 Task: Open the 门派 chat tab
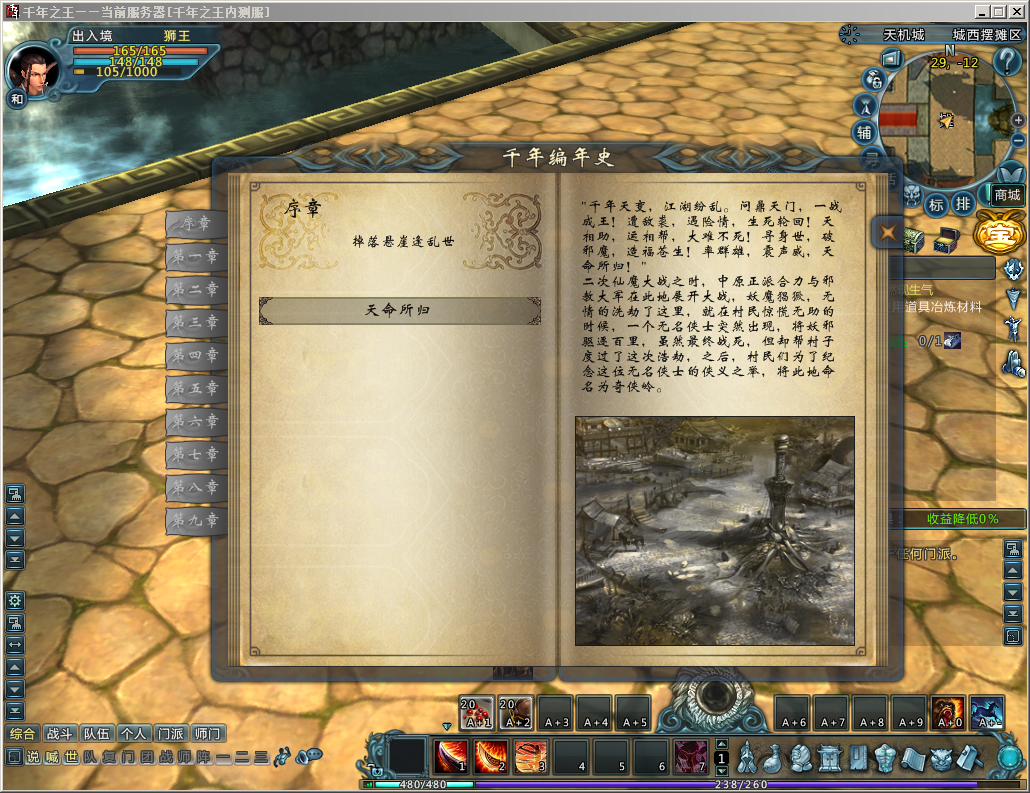tap(171, 733)
